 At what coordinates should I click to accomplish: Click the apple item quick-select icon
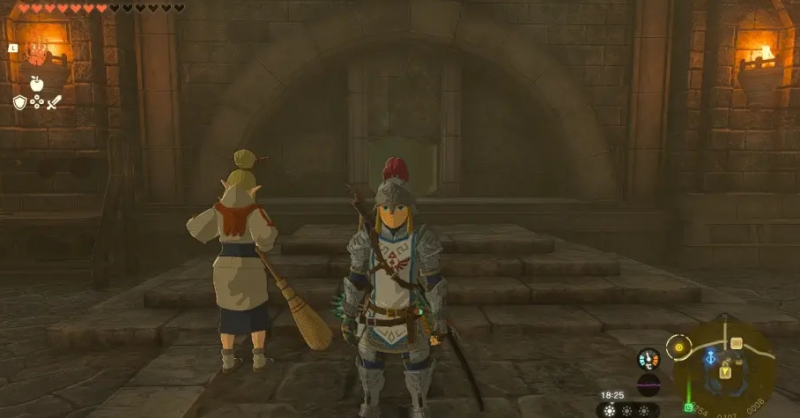pyautogui.click(x=37, y=84)
